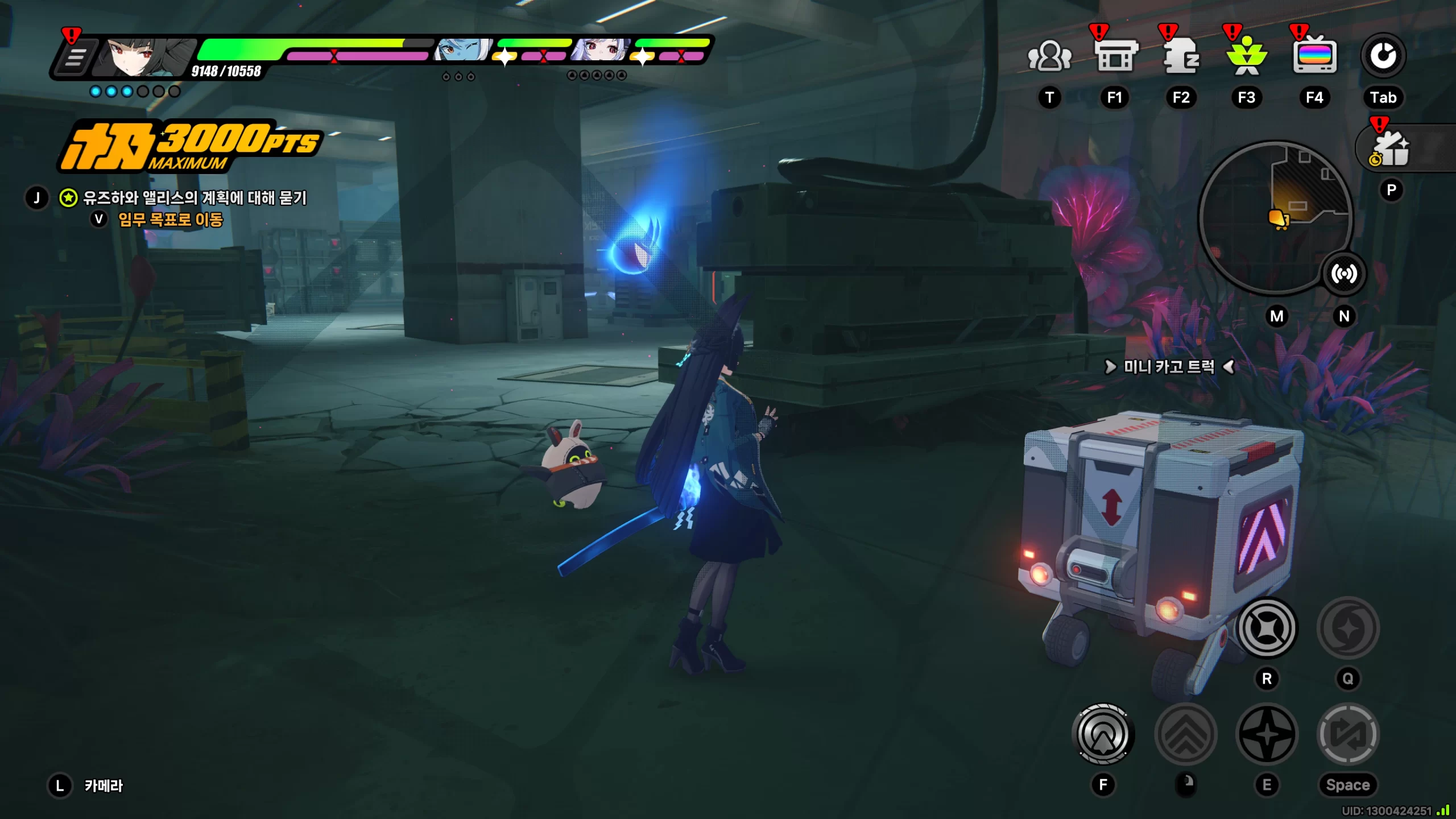Open the storefront shop icon
This screenshot has height=819, width=1456.
[1116, 56]
